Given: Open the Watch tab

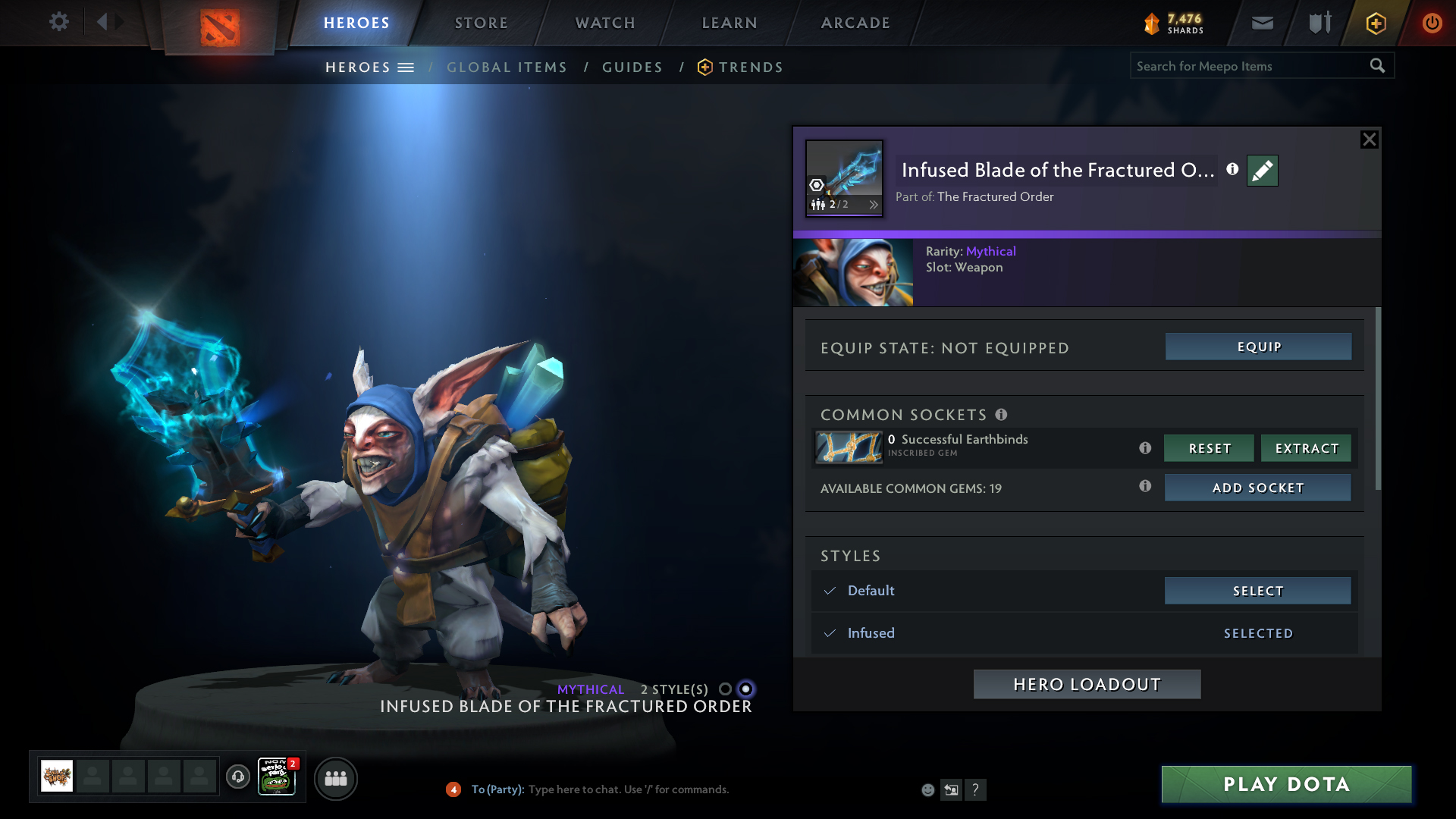Looking at the screenshot, I should (x=604, y=23).
